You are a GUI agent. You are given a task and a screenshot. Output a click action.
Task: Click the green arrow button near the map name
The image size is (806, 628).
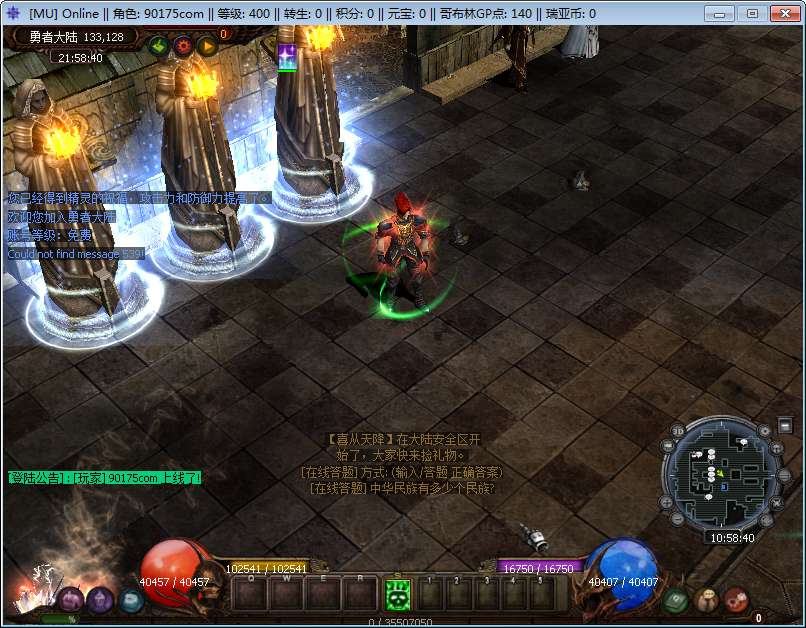pos(158,45)
